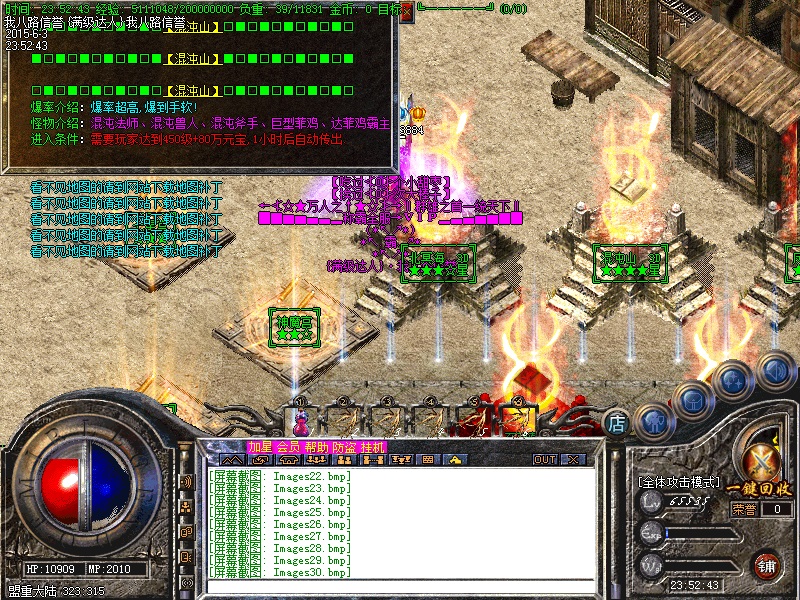Open the red 铺 stall button
The image size is (800, 600).
[x=767, y=565]
